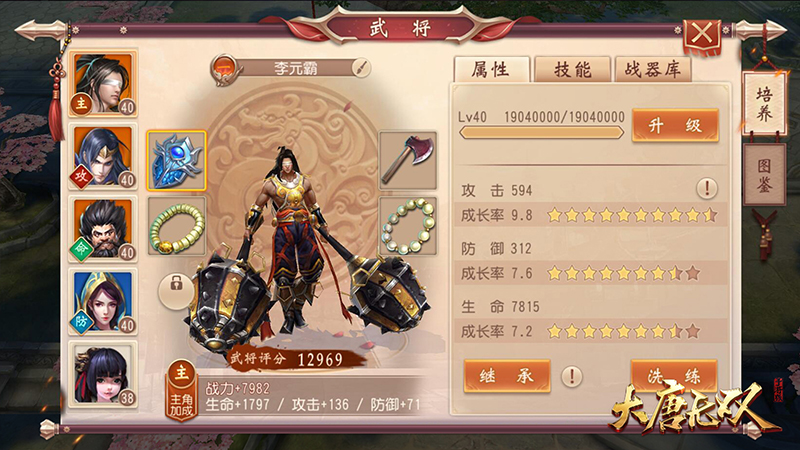This screenshot has height=450, width=800.
Task: Show inherit info via the exclamation icon
Action: 571,376
